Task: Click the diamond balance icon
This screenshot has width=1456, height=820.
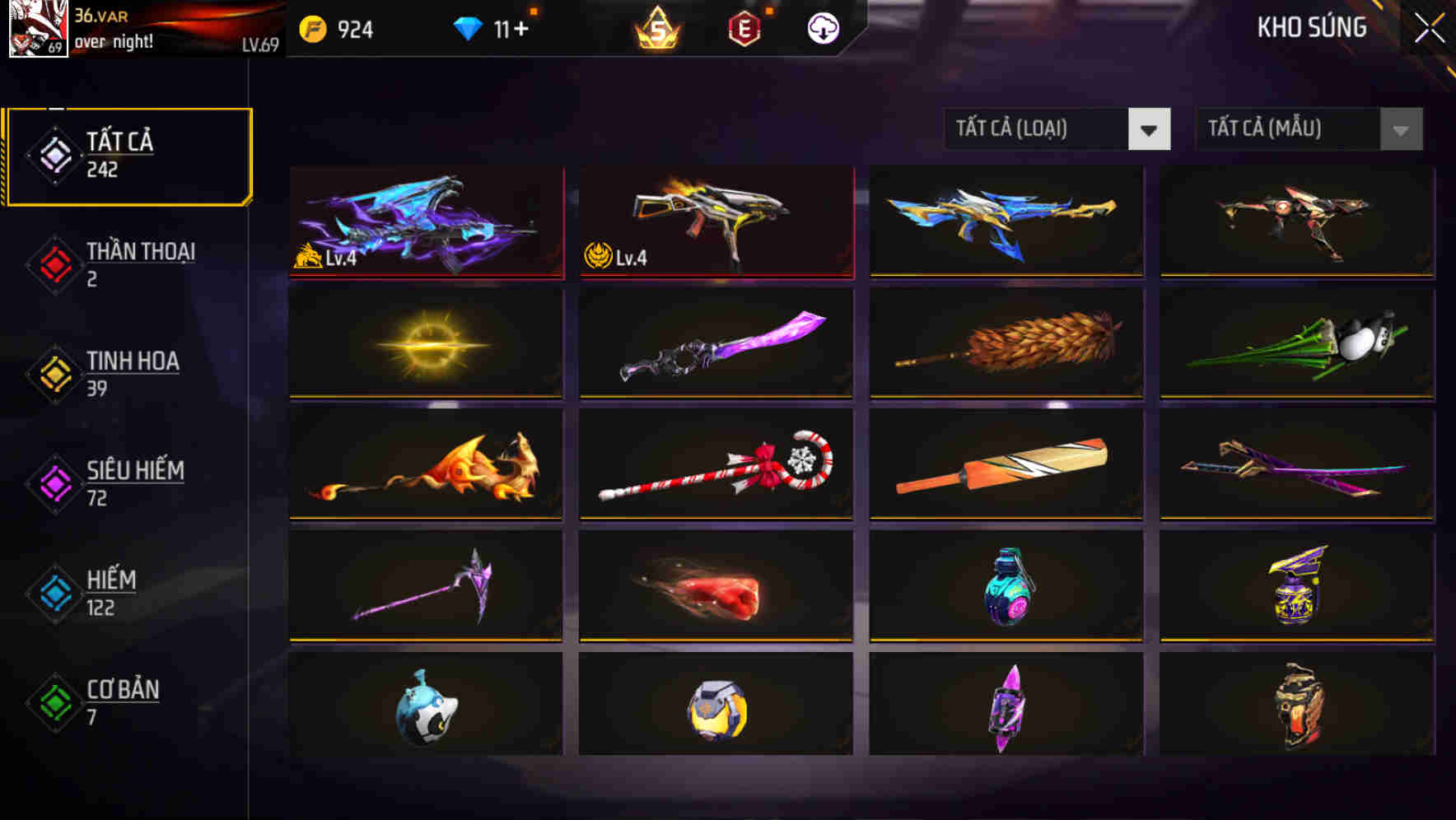Action: [x=468, y=27]
